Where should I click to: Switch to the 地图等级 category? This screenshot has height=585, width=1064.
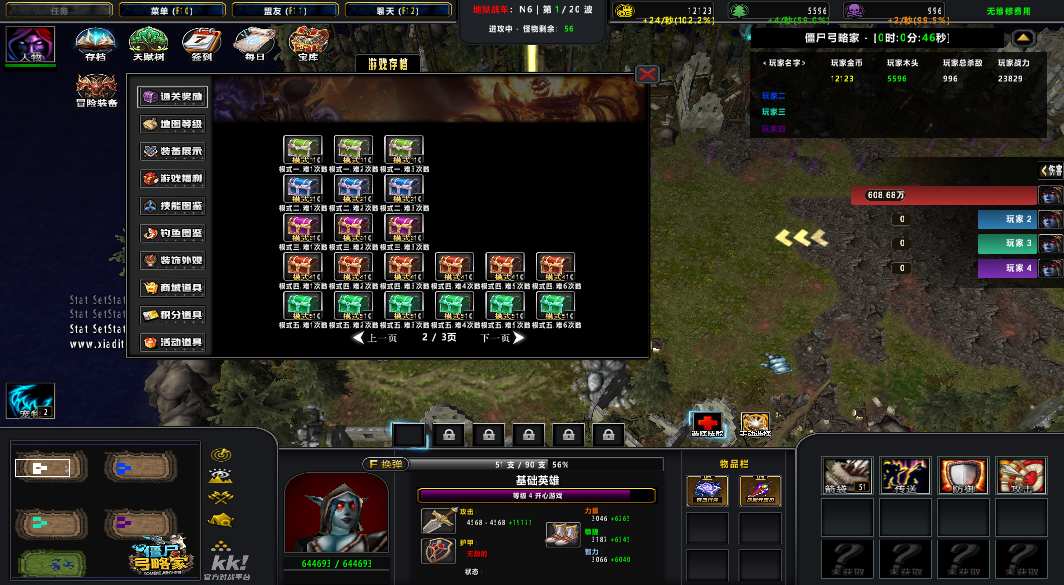(172, 125)
